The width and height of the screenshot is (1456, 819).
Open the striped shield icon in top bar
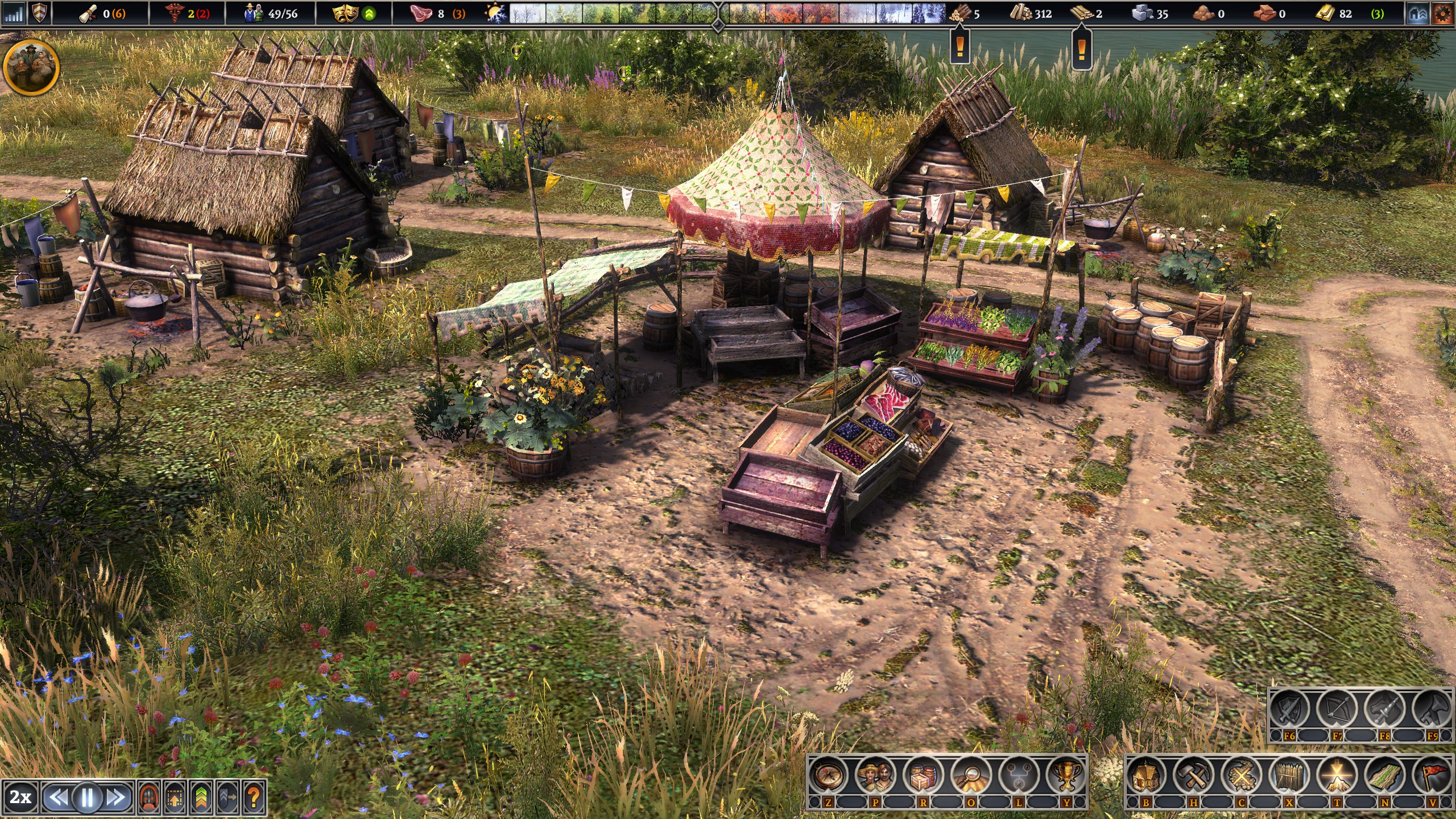[39, 14]
